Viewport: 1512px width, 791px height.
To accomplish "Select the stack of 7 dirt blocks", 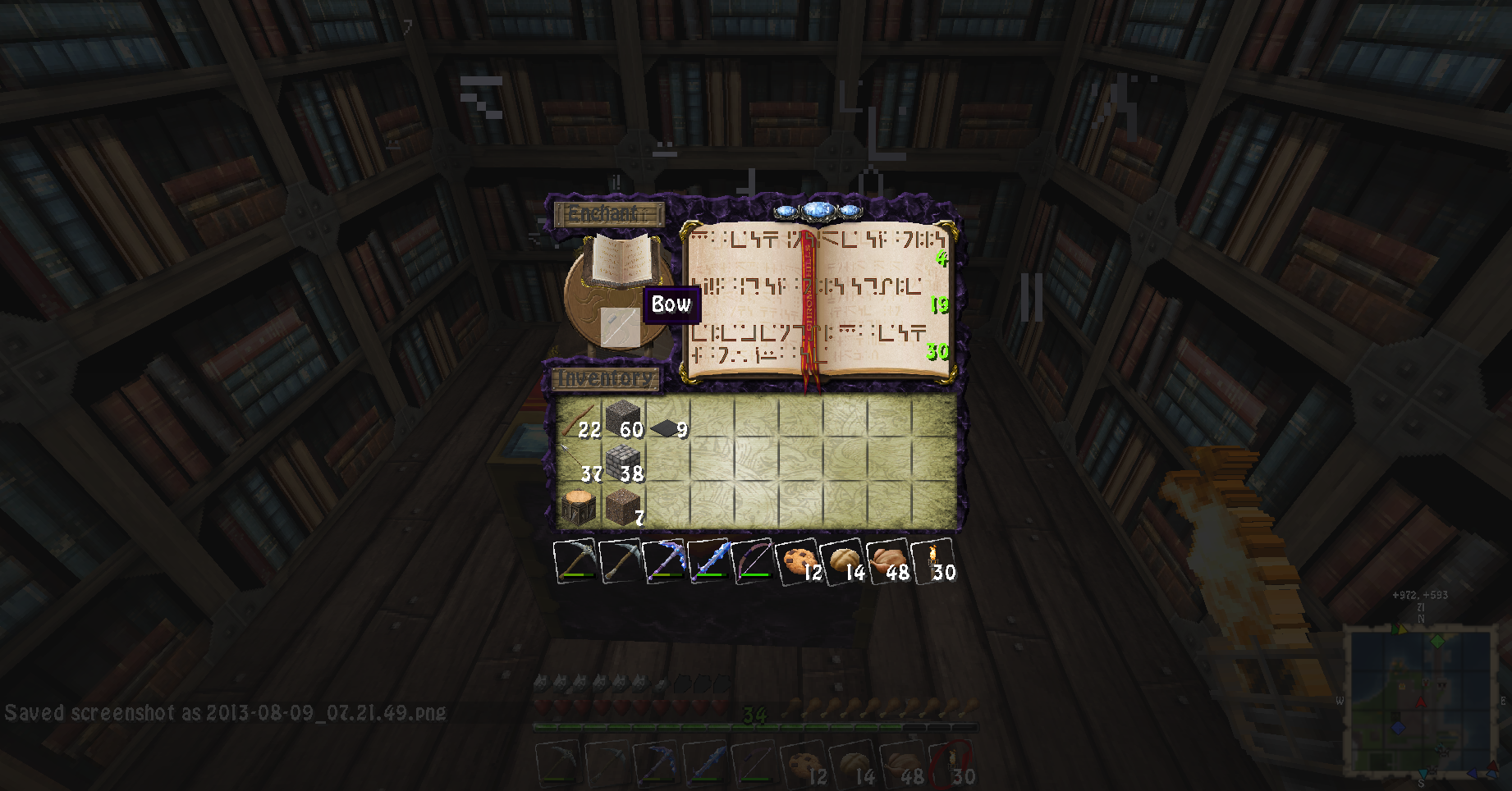I will (624, 507).
